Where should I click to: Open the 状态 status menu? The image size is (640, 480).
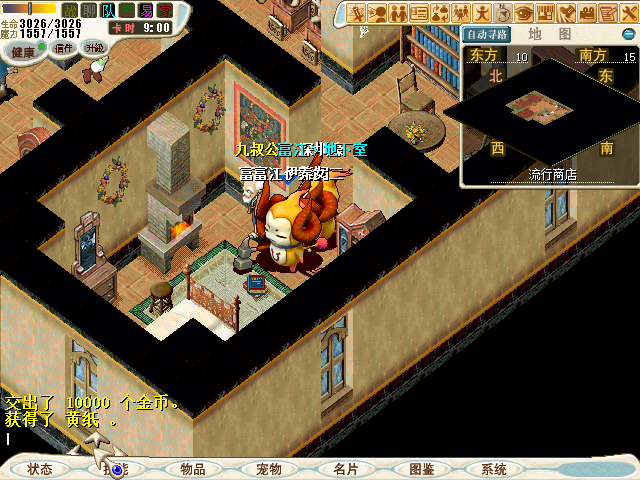click(x=40, y=469)
